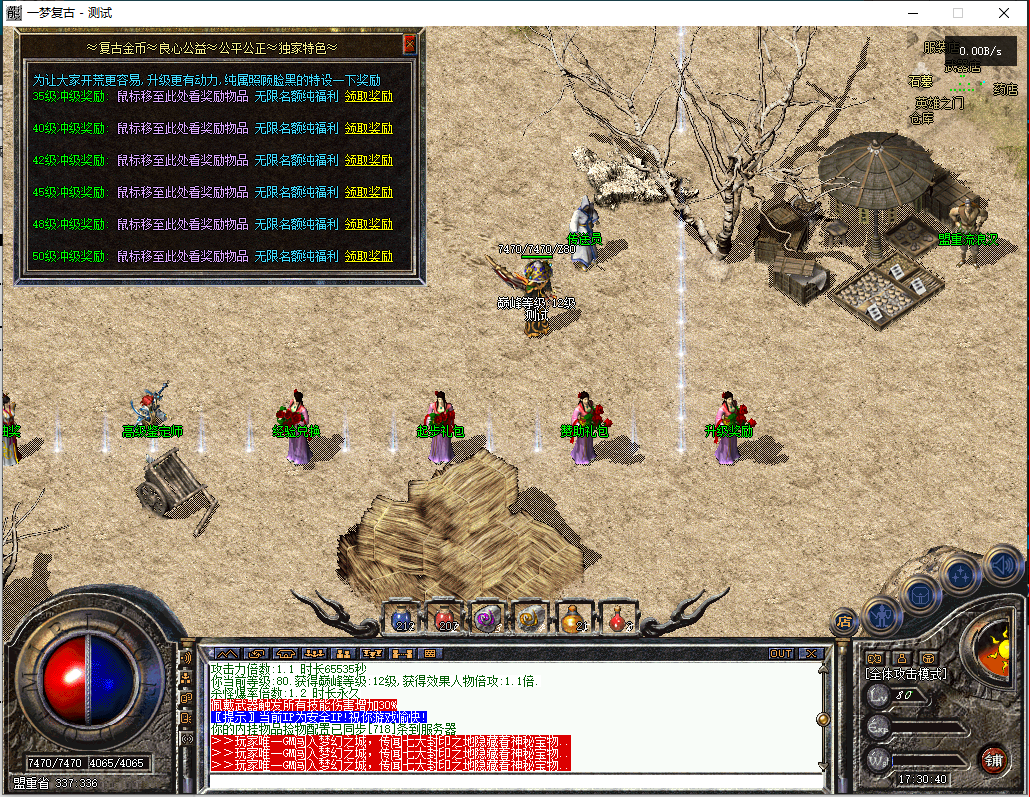
Task: Claim the level 48 rush reward
Action: point(369,224)
